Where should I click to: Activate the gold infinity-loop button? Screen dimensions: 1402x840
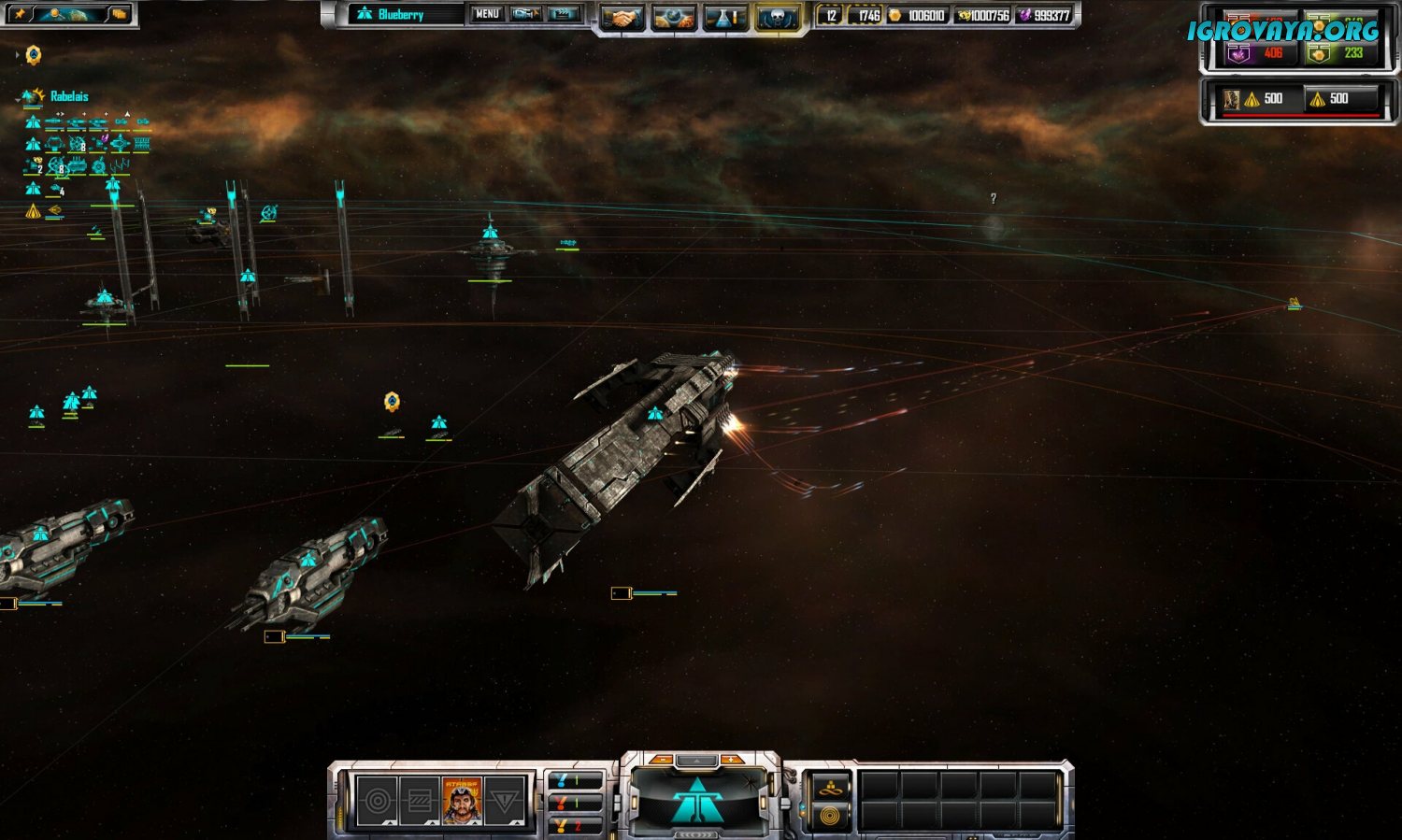click(828, 790)
